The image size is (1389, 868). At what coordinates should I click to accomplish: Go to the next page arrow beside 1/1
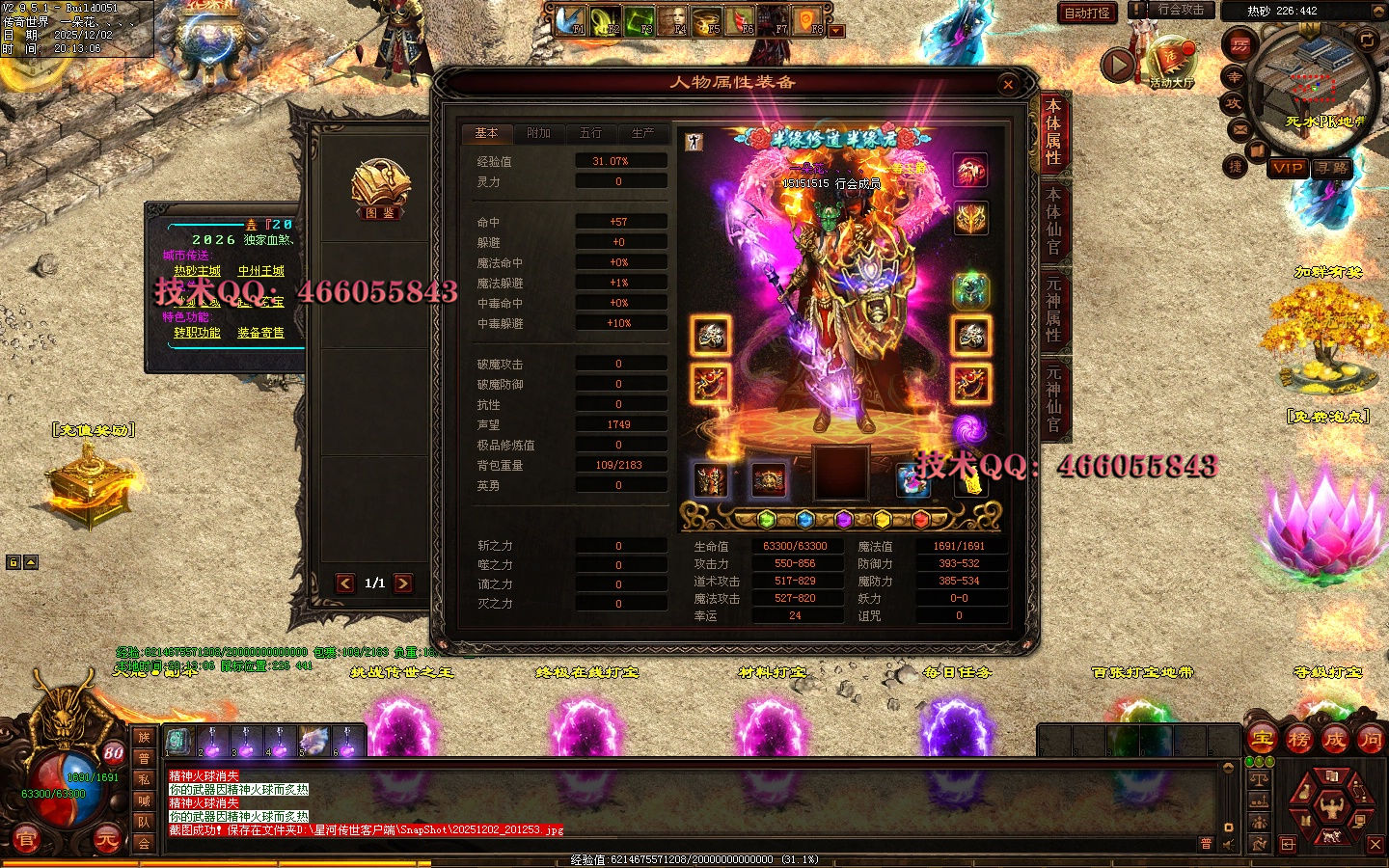click(x=403, y=583)
